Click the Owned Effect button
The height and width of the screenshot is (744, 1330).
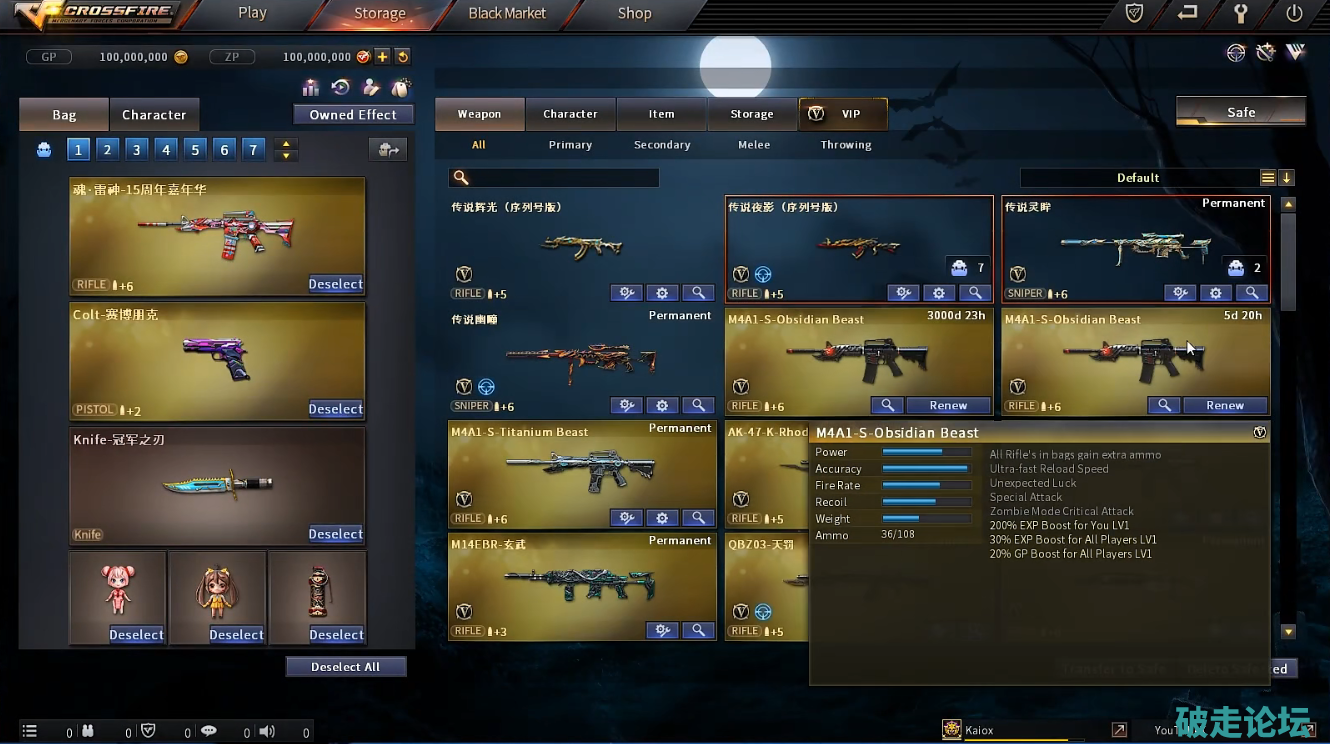point(353,115)
